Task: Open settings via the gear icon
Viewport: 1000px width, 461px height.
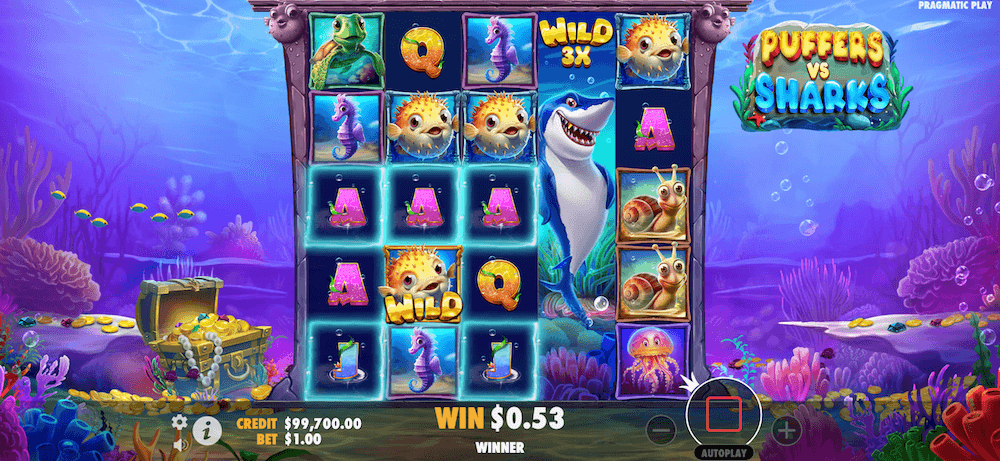Action: click(x=178, y=421)
